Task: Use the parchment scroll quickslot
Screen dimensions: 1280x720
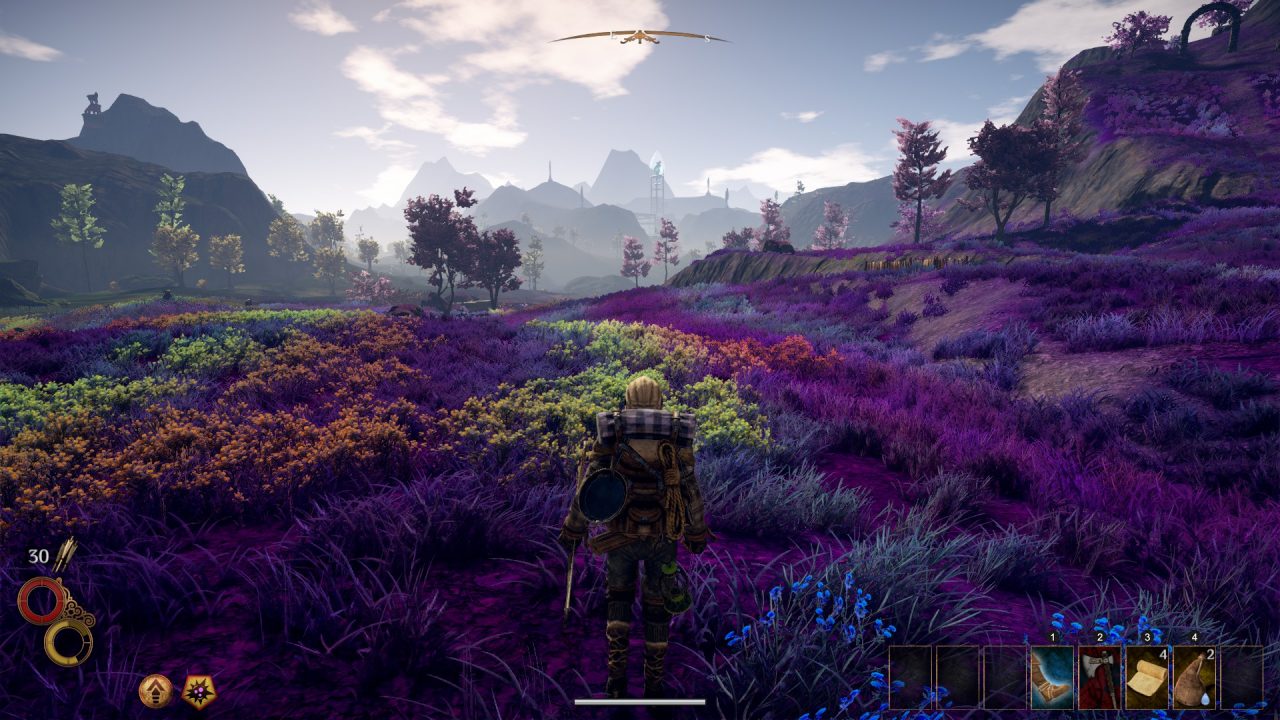Action: 1146,678
